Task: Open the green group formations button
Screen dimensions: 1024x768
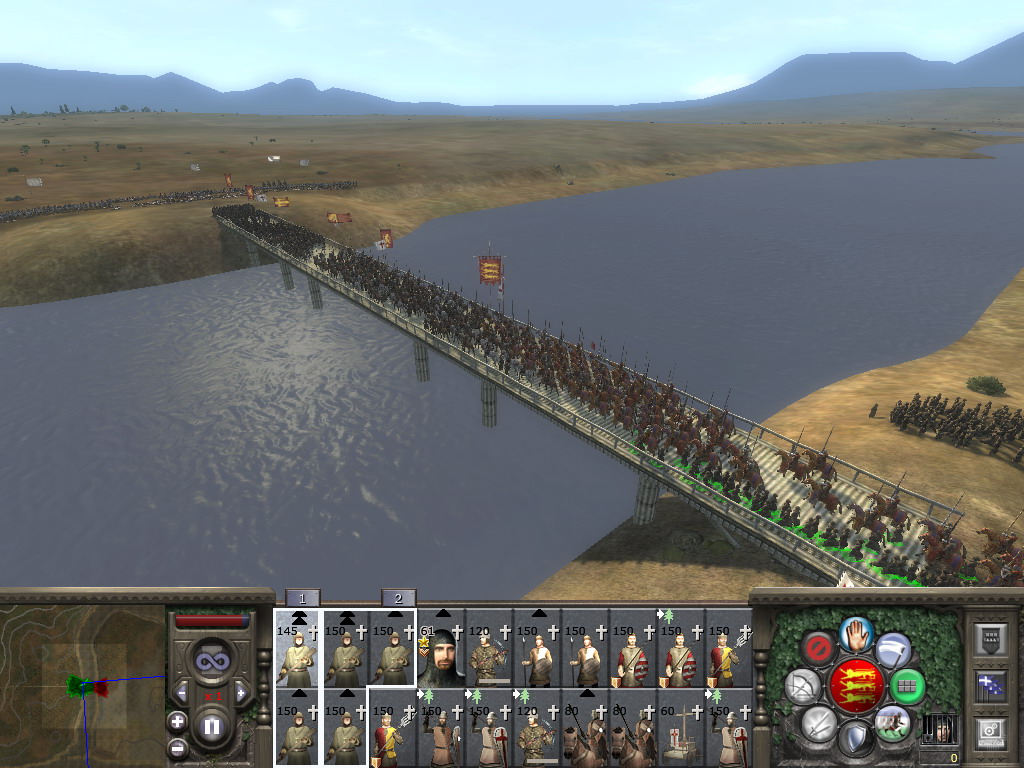Action: 907,686
